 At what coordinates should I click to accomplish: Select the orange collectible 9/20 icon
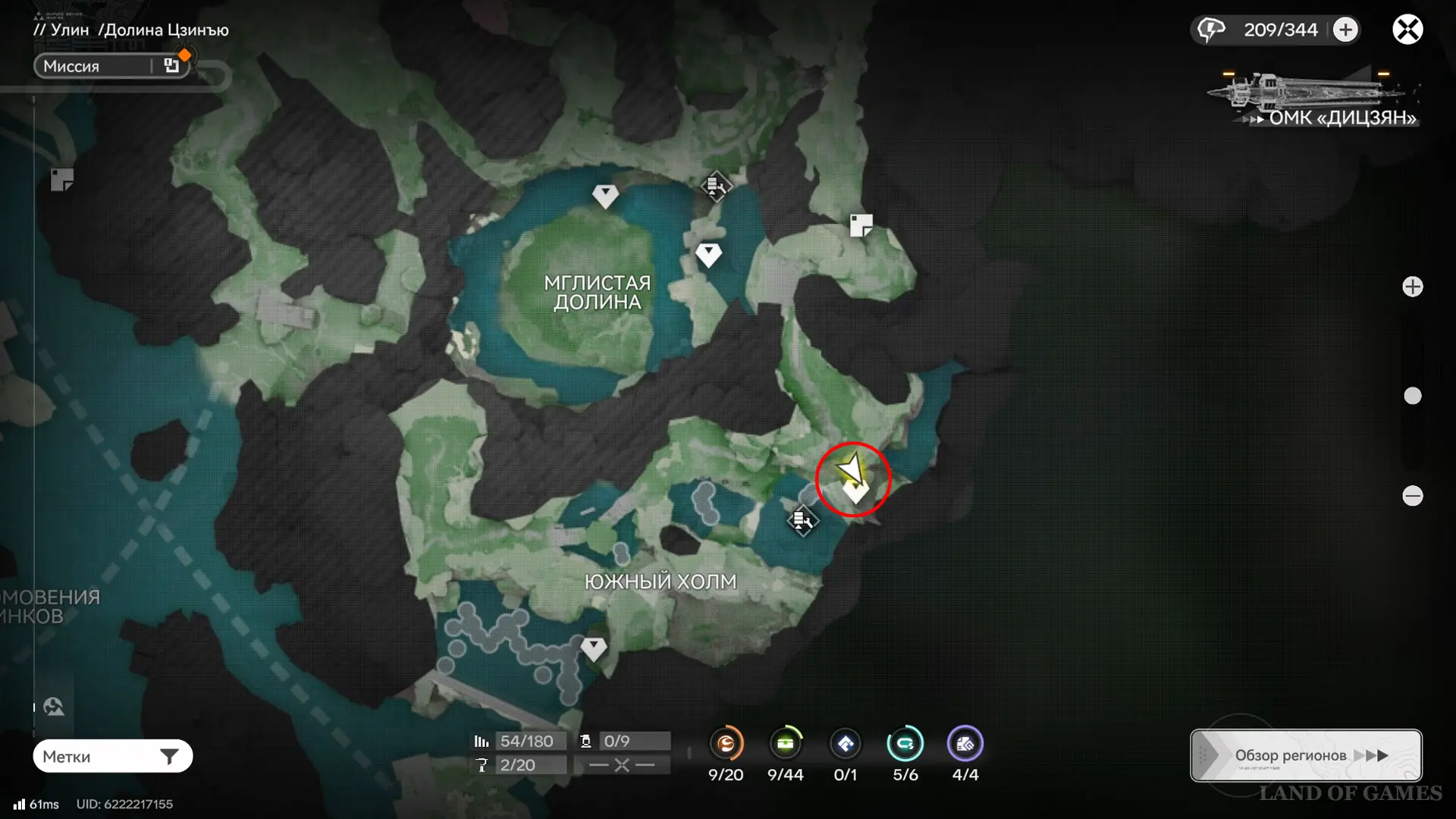click(x=726, y=744)
